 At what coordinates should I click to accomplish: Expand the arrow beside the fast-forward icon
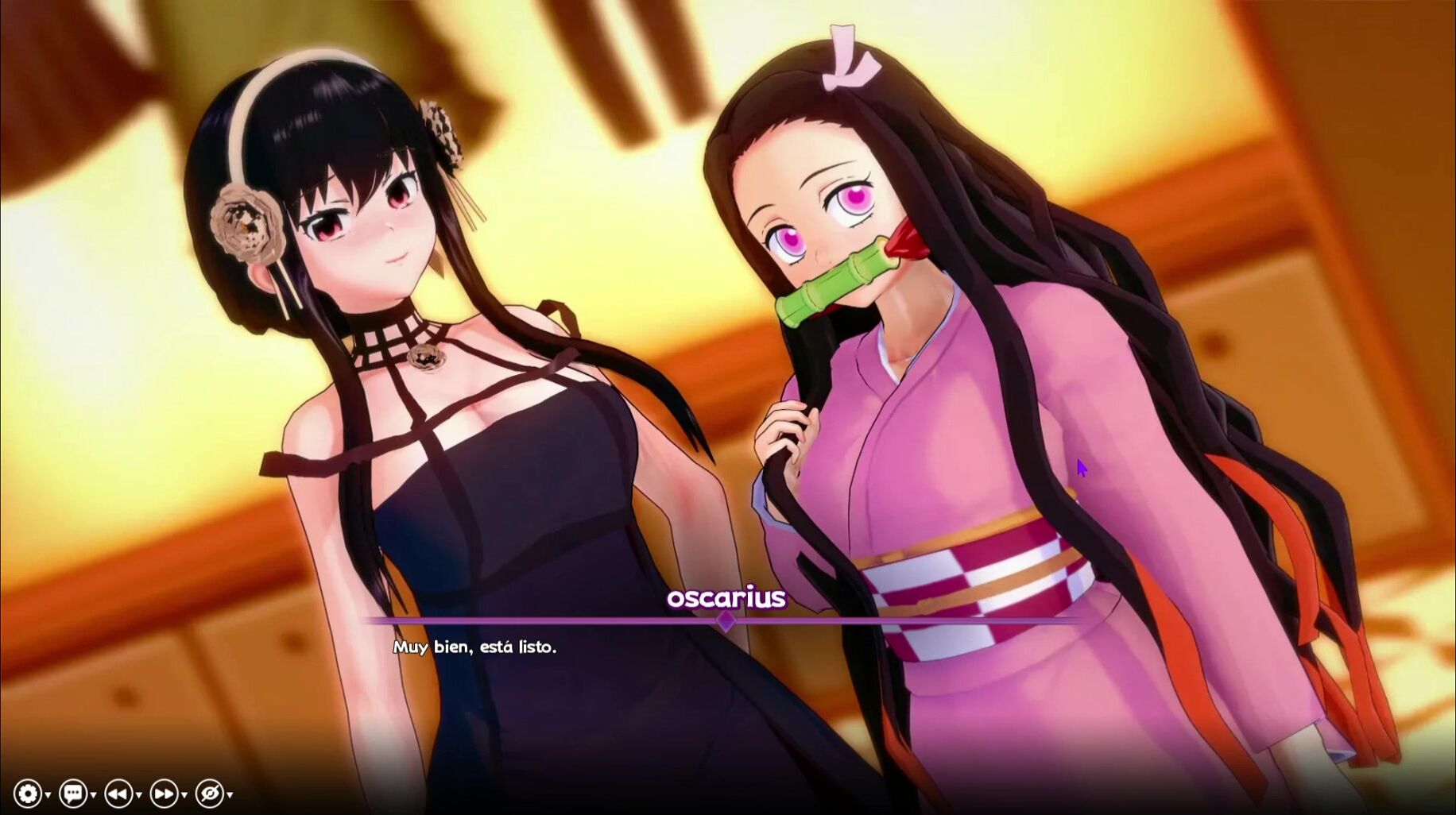coord(184,795)
